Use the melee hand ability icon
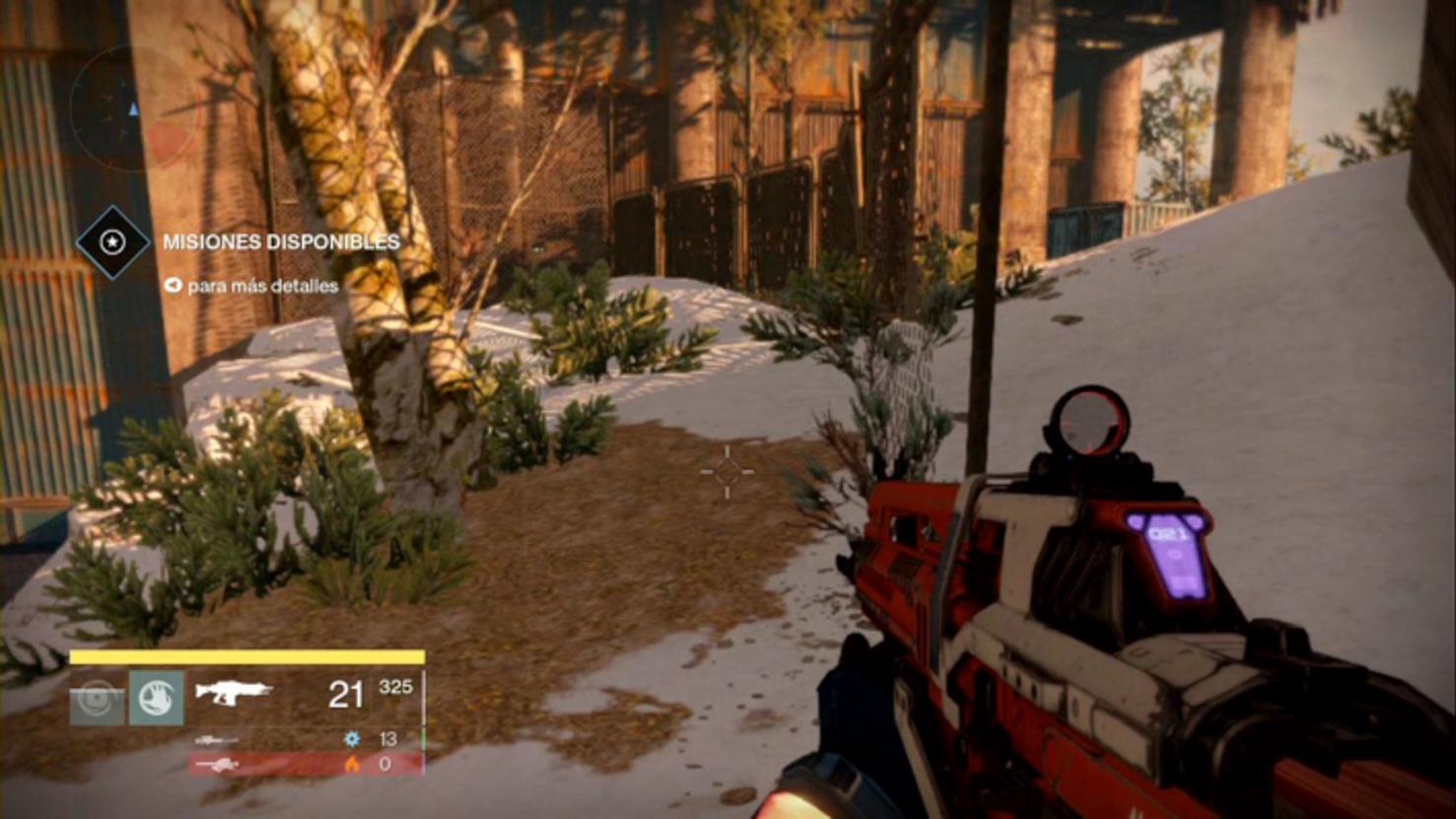The height and width of the screenshot is (819, 1456). click(x=156, y=698)
